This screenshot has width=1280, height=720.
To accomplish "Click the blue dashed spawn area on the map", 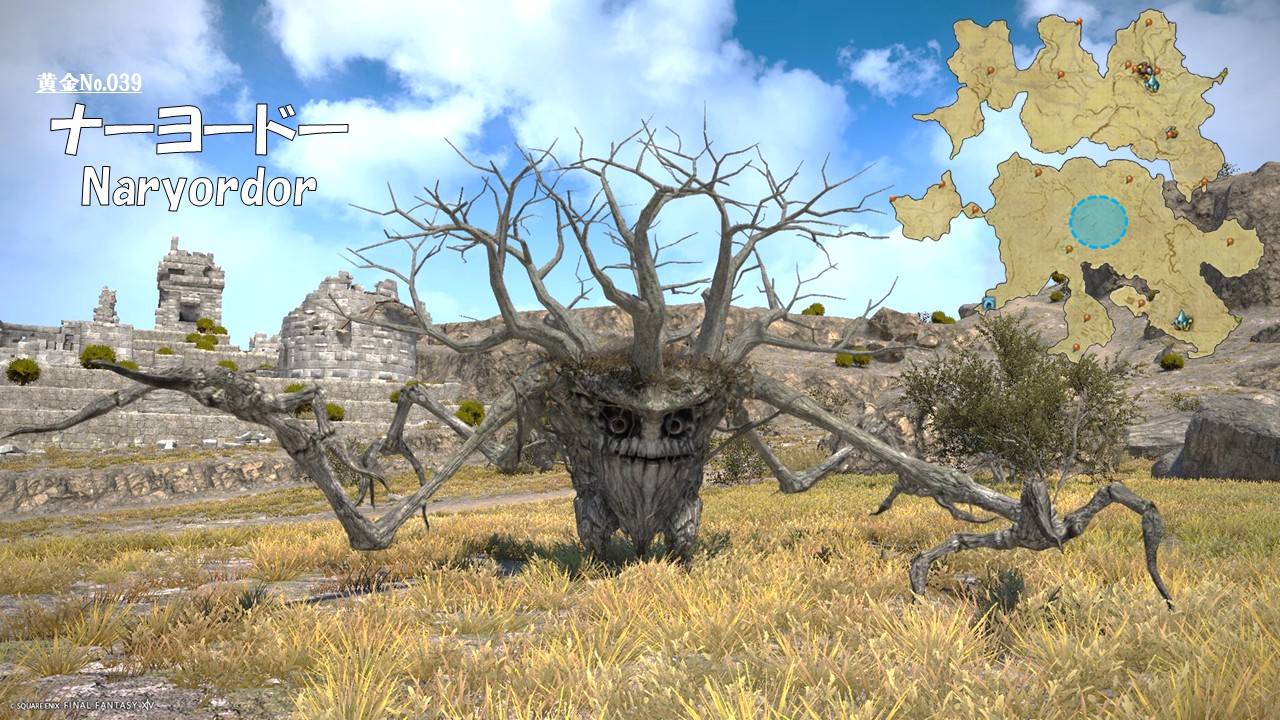I will point(1098,221).
